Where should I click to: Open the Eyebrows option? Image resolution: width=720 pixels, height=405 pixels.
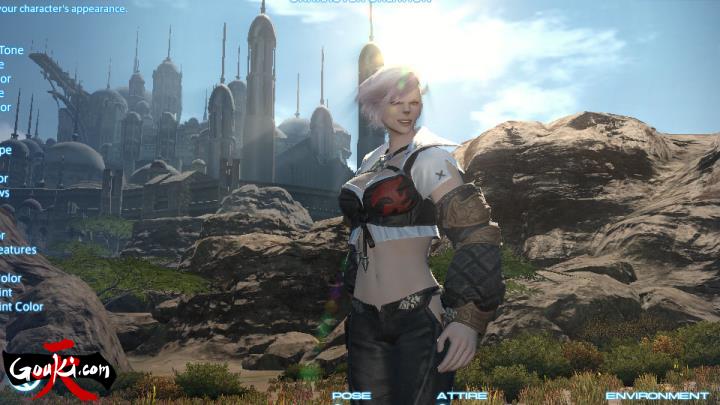[x=5, y=193]
